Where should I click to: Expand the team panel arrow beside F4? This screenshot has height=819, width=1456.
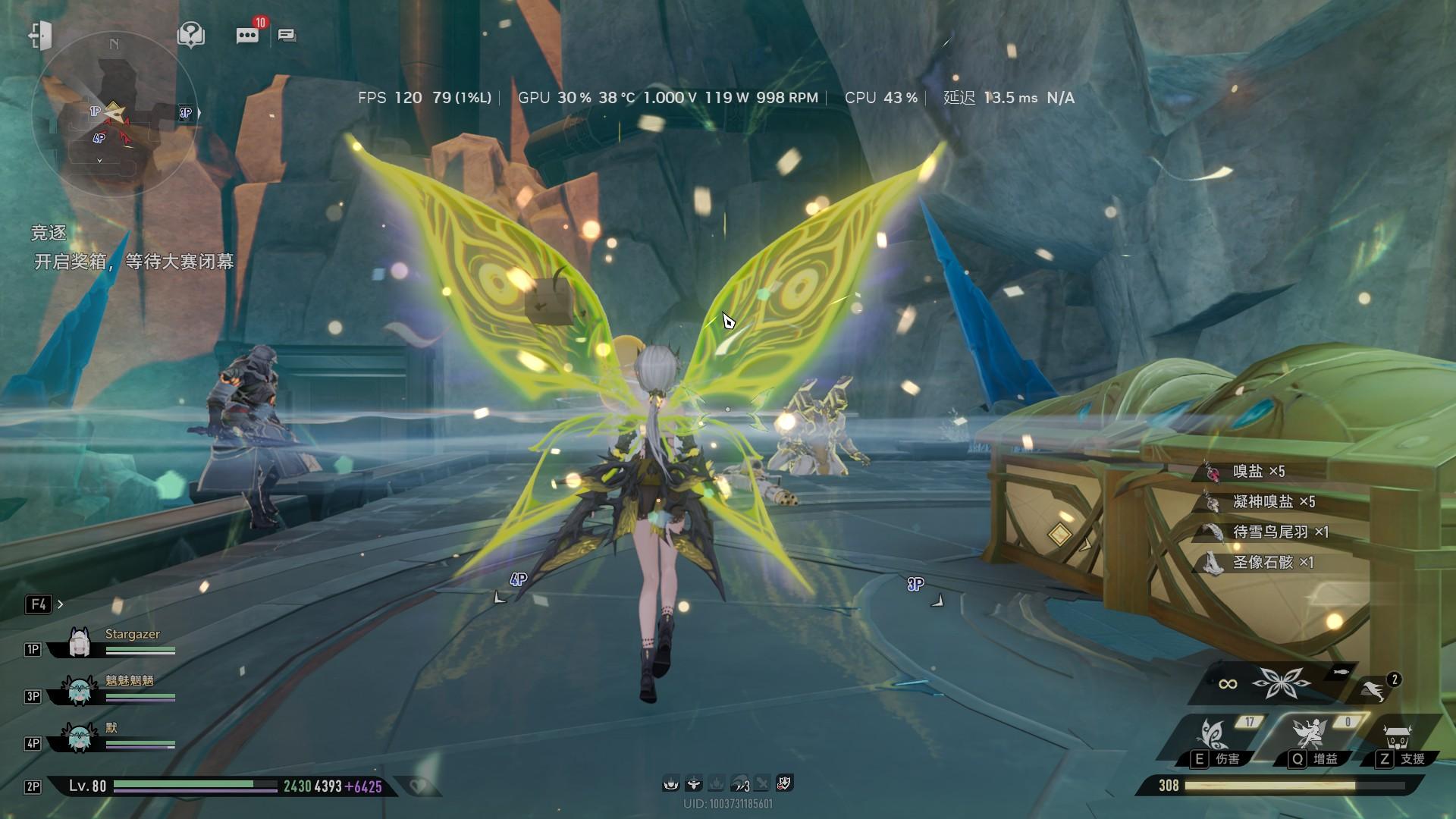pos(60,604)
